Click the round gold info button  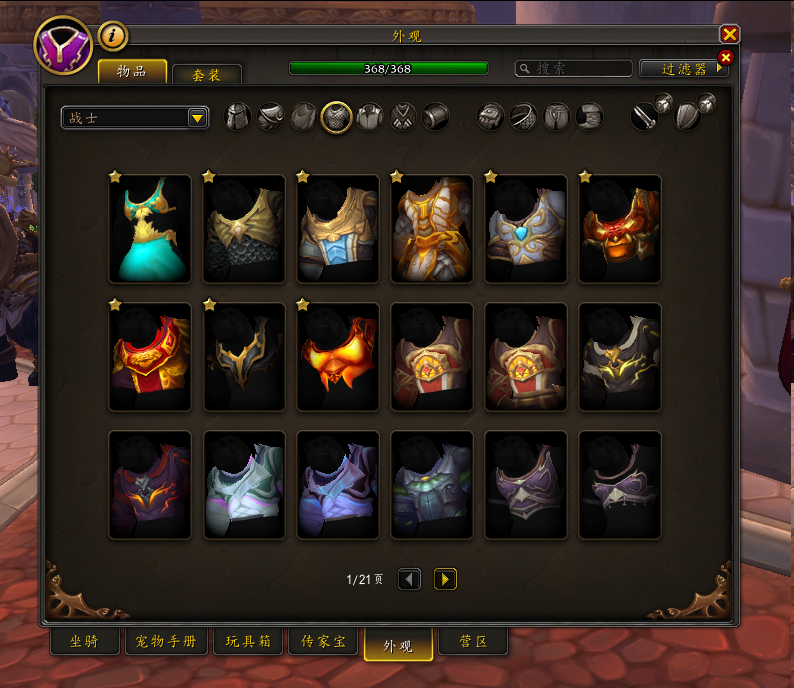pyautogui.click(x=113, y=36)
